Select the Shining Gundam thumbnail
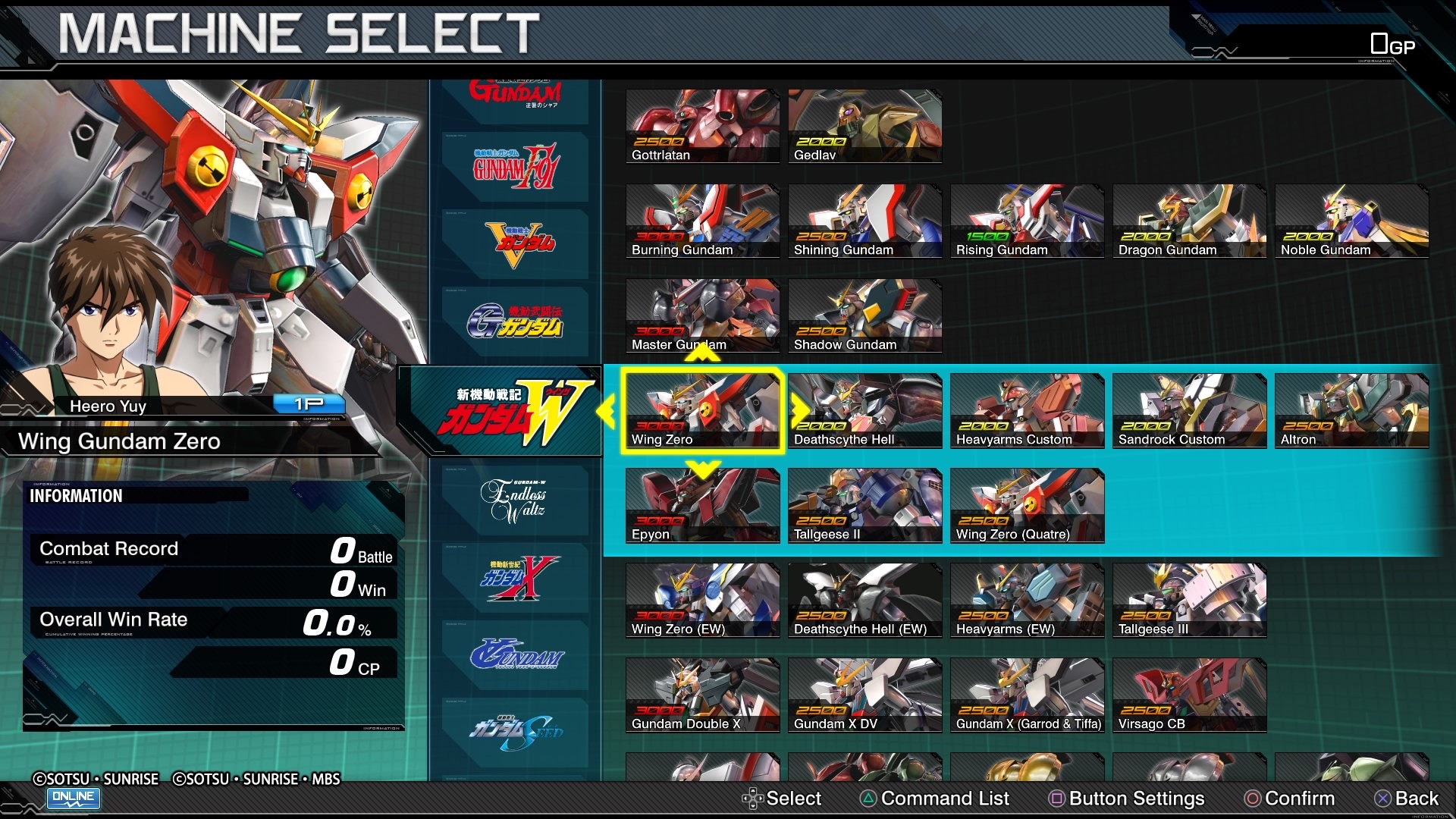 click(864, 221)
